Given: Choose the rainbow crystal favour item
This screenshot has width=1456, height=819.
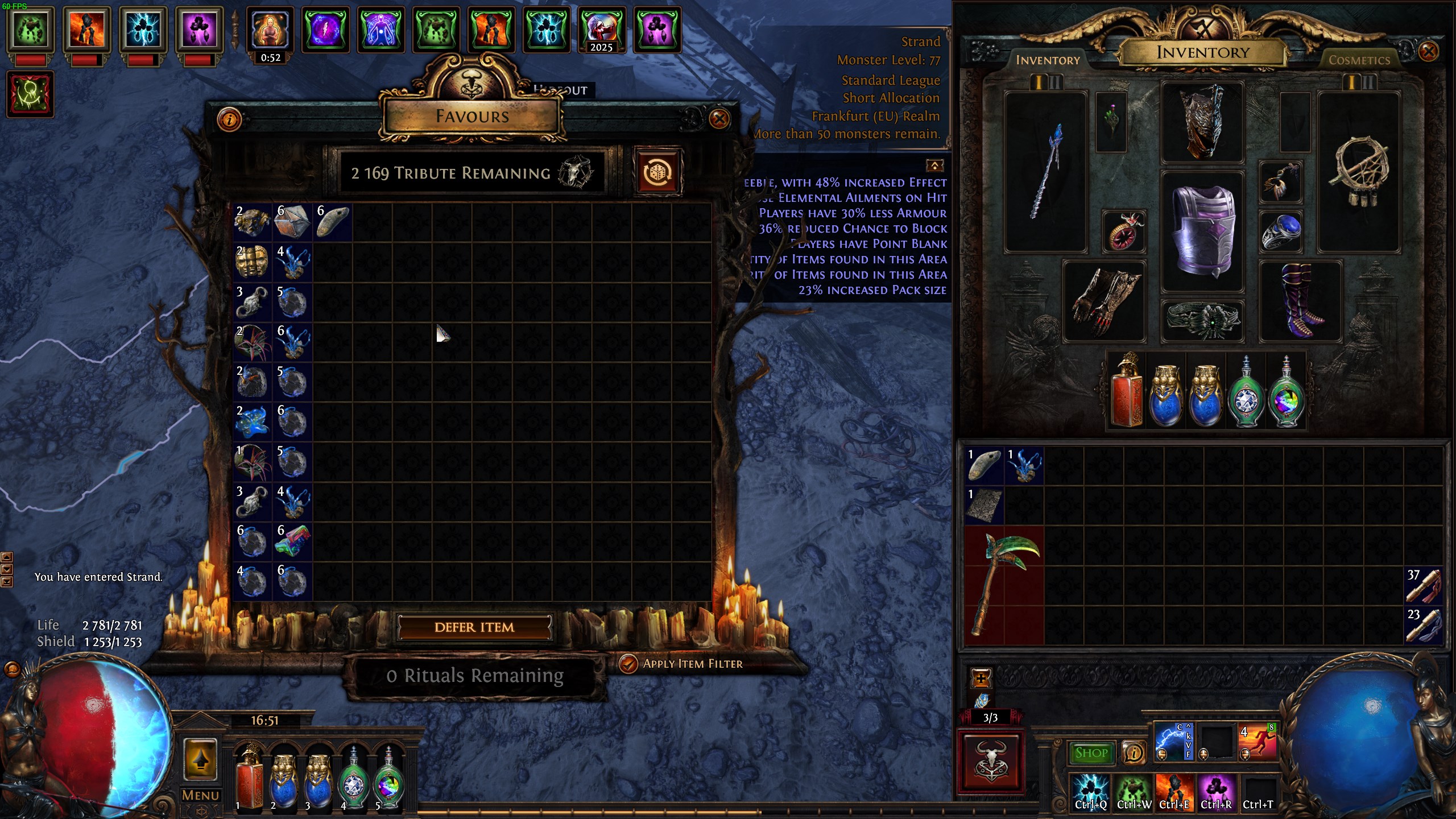Looking at the screenshot, I should pyautogui.click(x=292, y=540).
